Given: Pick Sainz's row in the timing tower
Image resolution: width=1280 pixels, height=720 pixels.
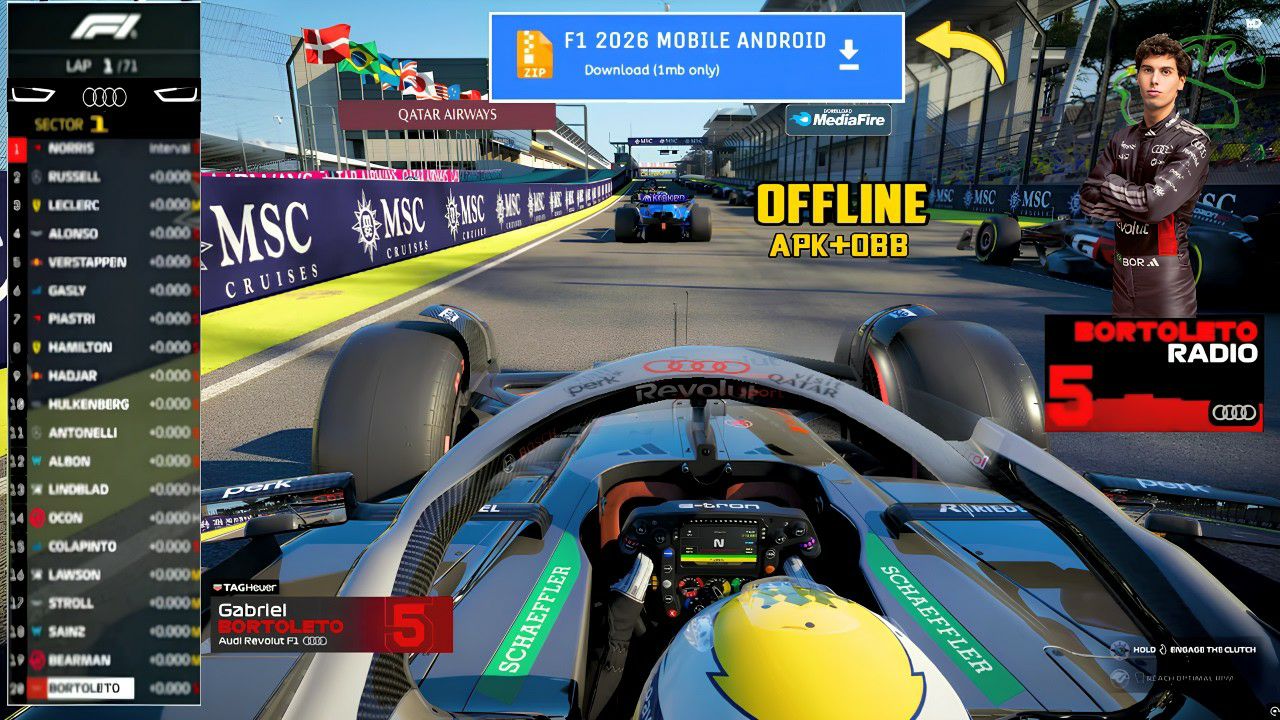Looking at the screenshot, I should pyautogui.click(x=100, y=631).
